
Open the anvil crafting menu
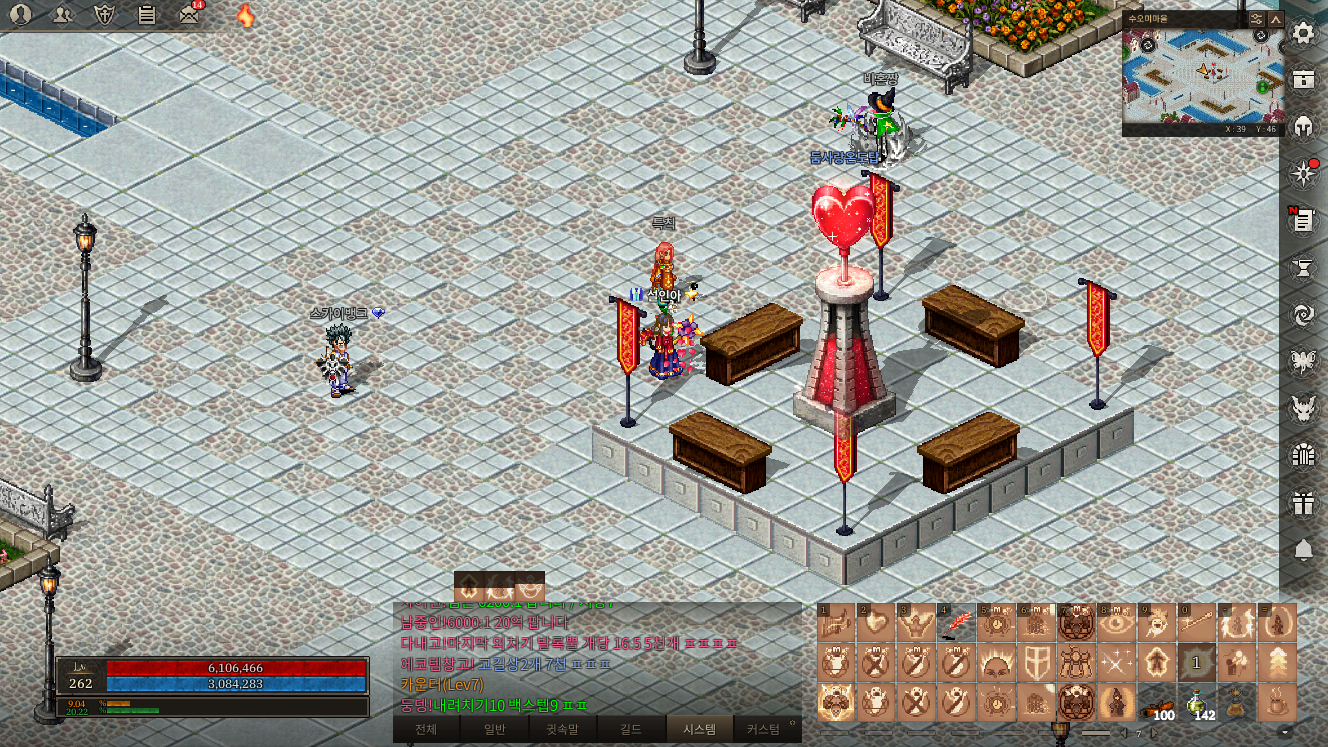click(x=1303, y=268)
